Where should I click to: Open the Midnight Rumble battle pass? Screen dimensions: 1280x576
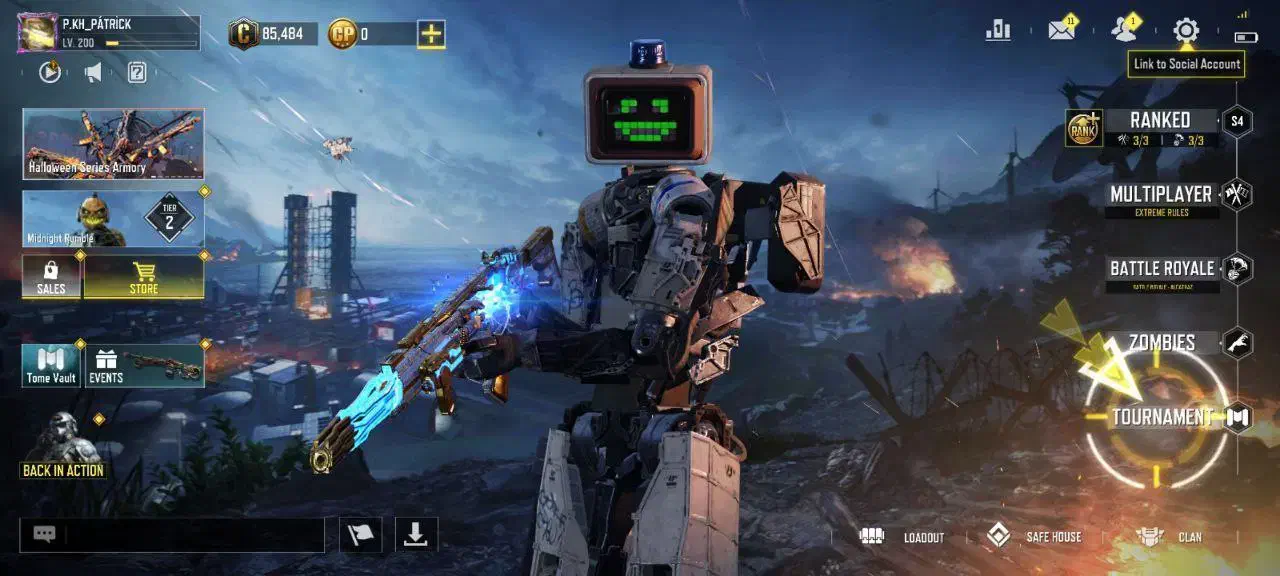[113, 219]
